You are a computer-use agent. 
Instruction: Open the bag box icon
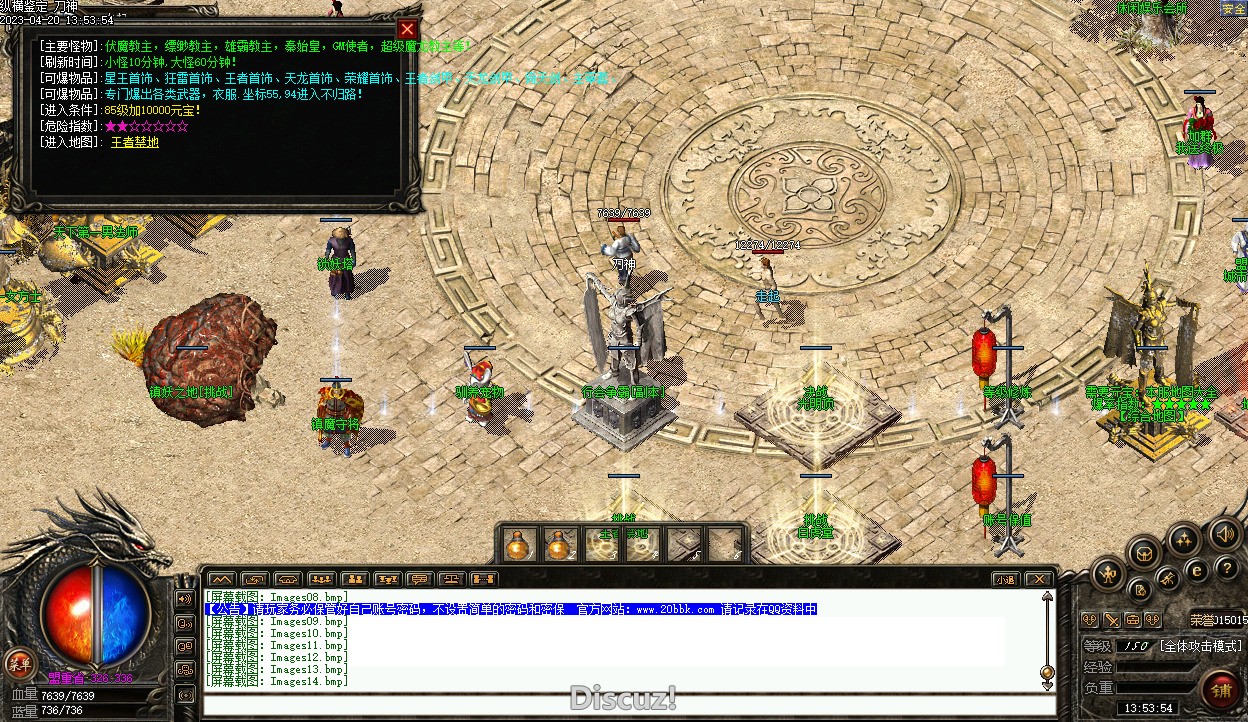1144,552
